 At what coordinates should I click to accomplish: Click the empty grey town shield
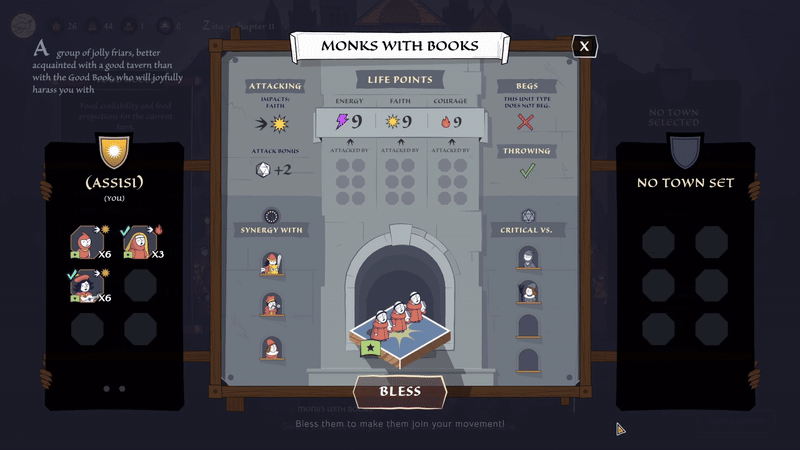(685, 153)
